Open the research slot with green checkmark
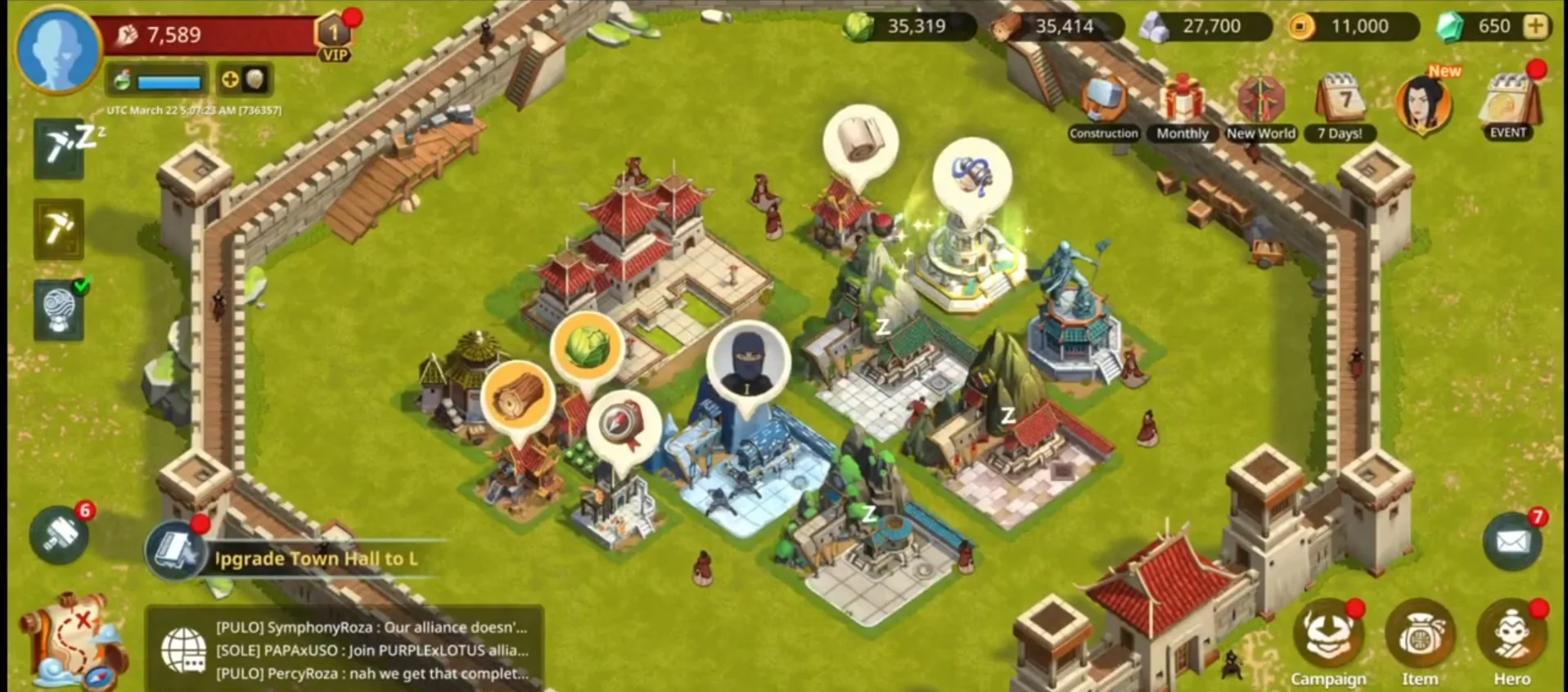The image size is (1568, 692). [59, 311]
